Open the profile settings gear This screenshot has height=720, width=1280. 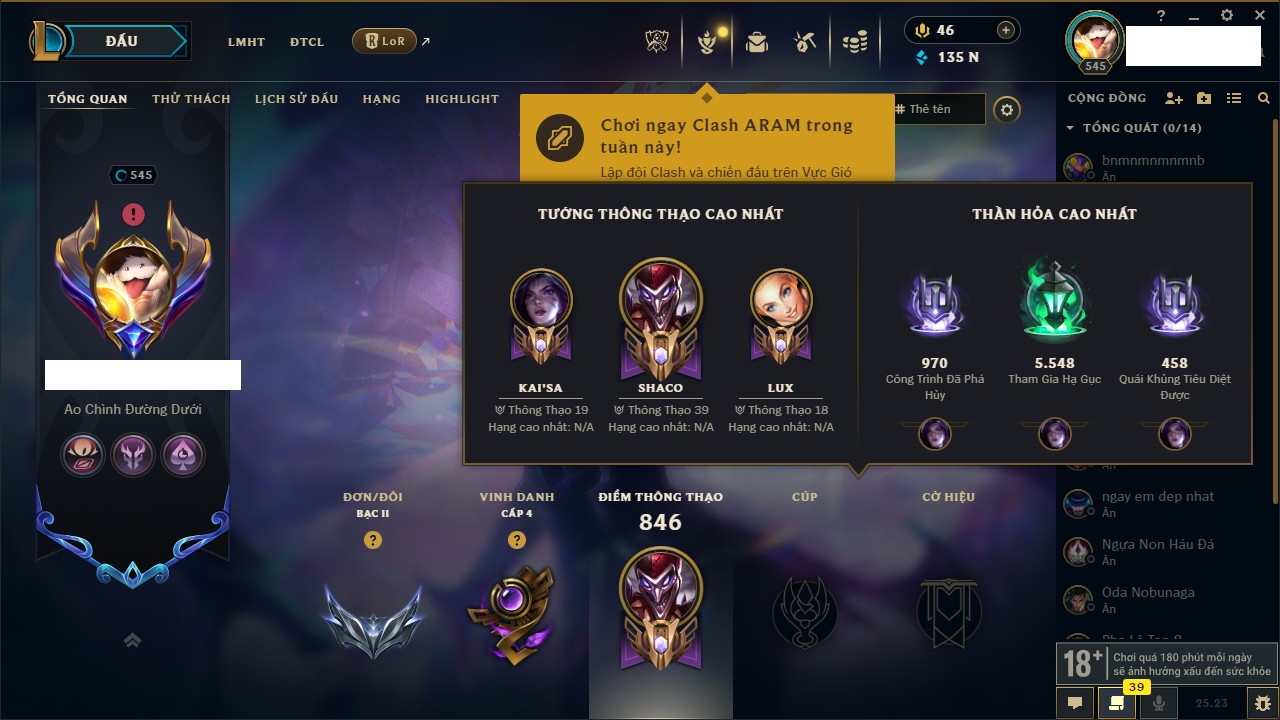pos(1007,110)
